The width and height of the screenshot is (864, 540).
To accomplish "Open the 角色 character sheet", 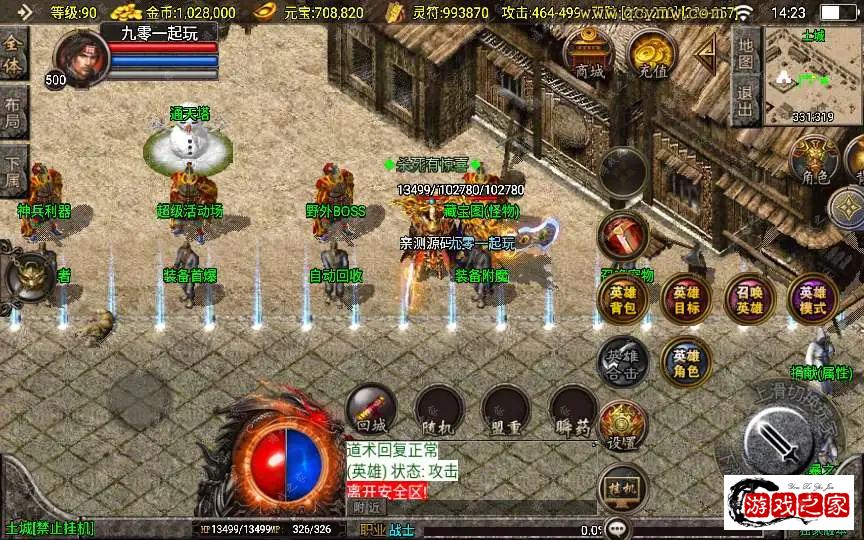I will click(x=813, y=160).
